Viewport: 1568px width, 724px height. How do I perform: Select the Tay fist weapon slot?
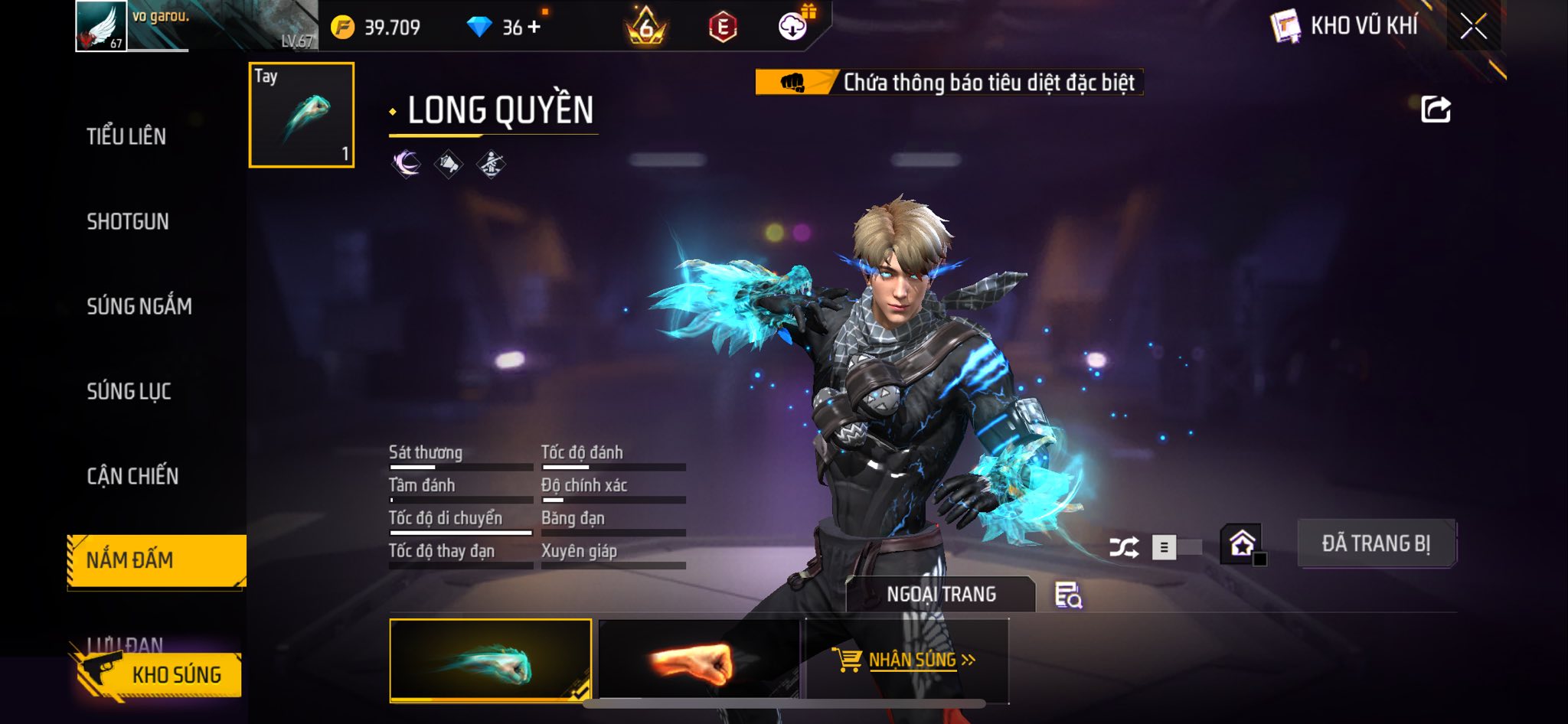coord(302,115)
